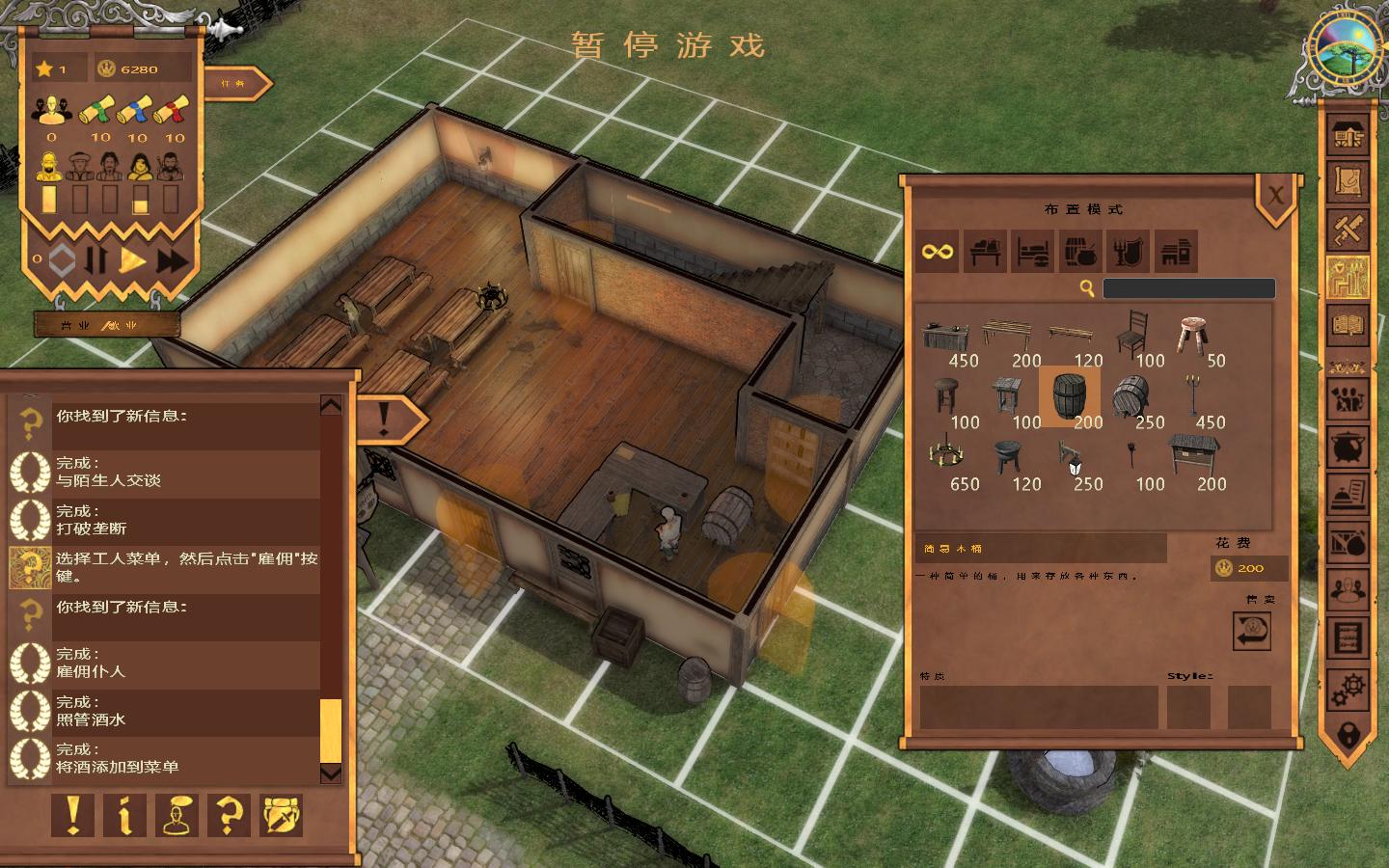This screenshot has width=1389, height=868.
Task: Close the placement mode panel
Action: point(1275,196)
